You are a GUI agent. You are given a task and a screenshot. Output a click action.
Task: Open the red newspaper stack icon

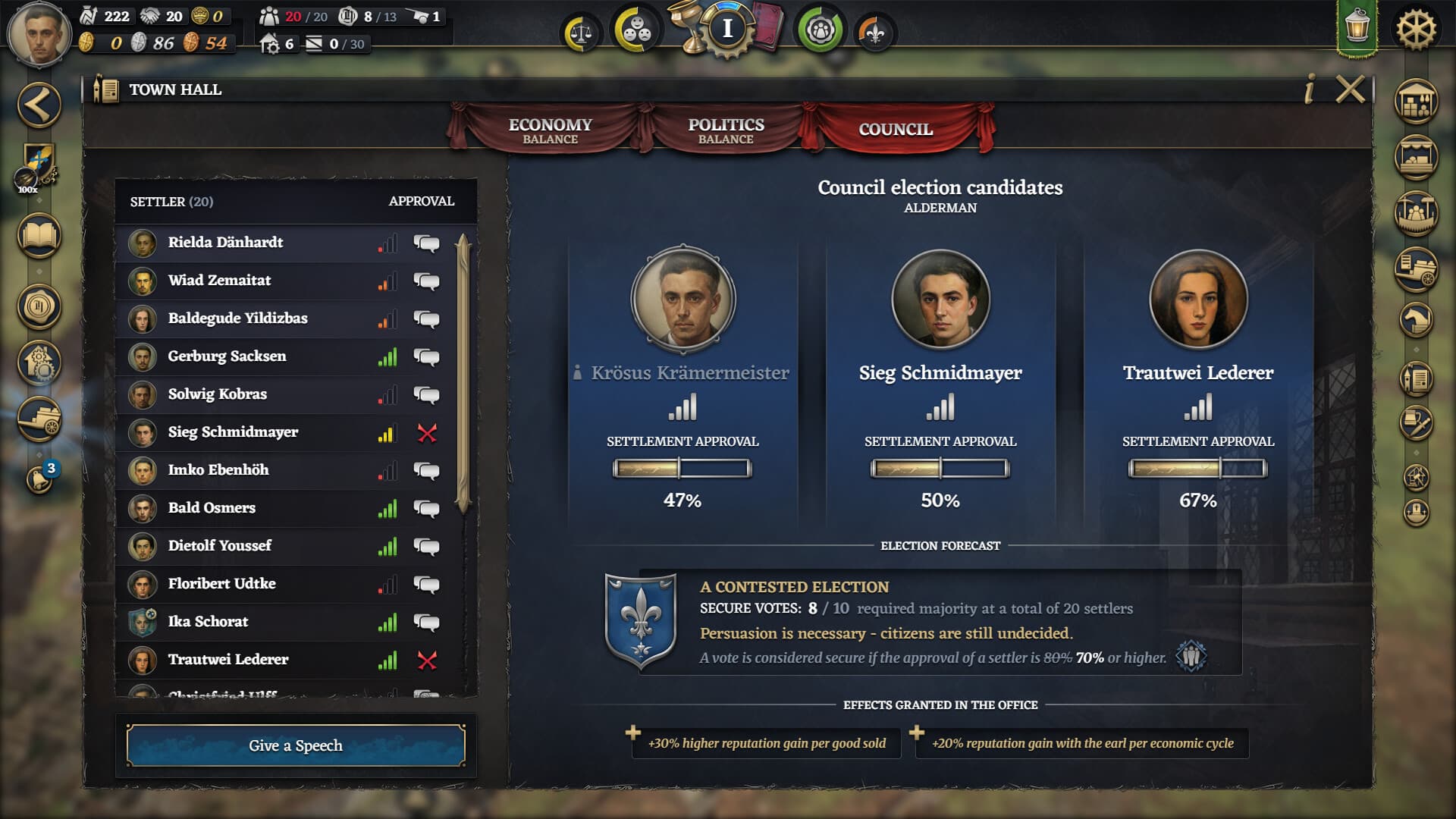click(x=768, y=28)
